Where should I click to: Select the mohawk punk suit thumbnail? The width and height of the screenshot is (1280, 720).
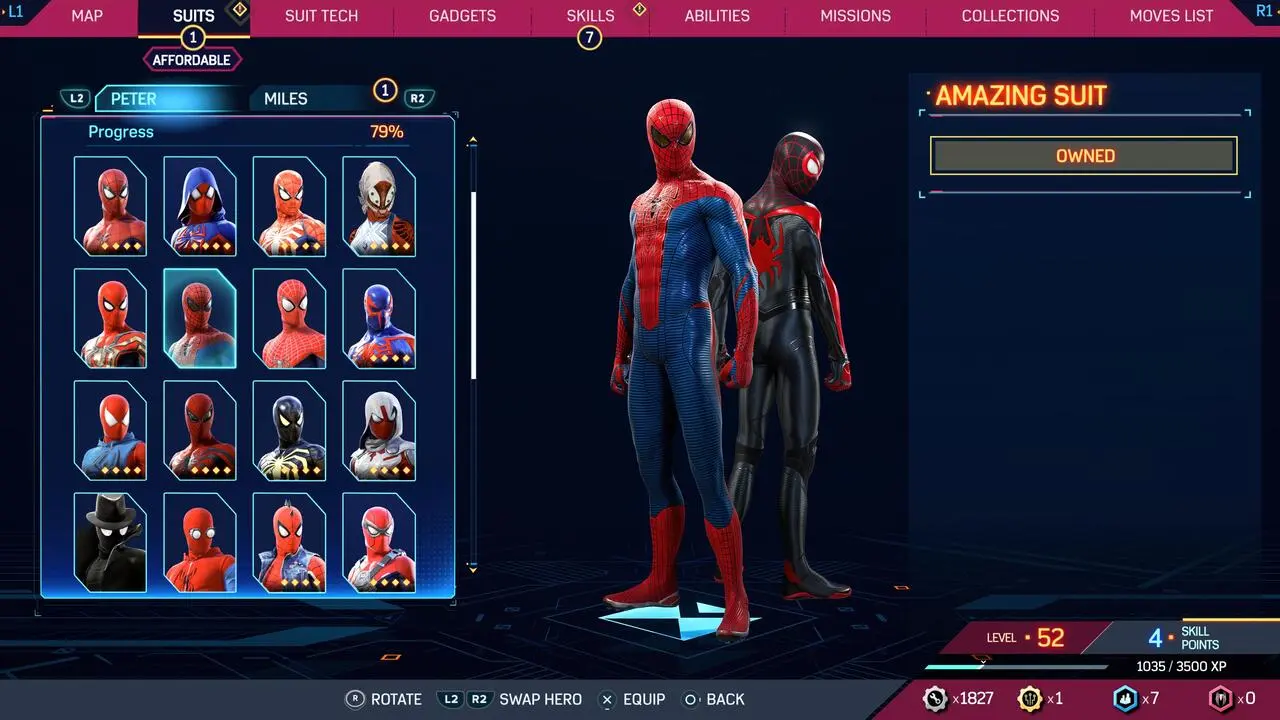(289, 542)
